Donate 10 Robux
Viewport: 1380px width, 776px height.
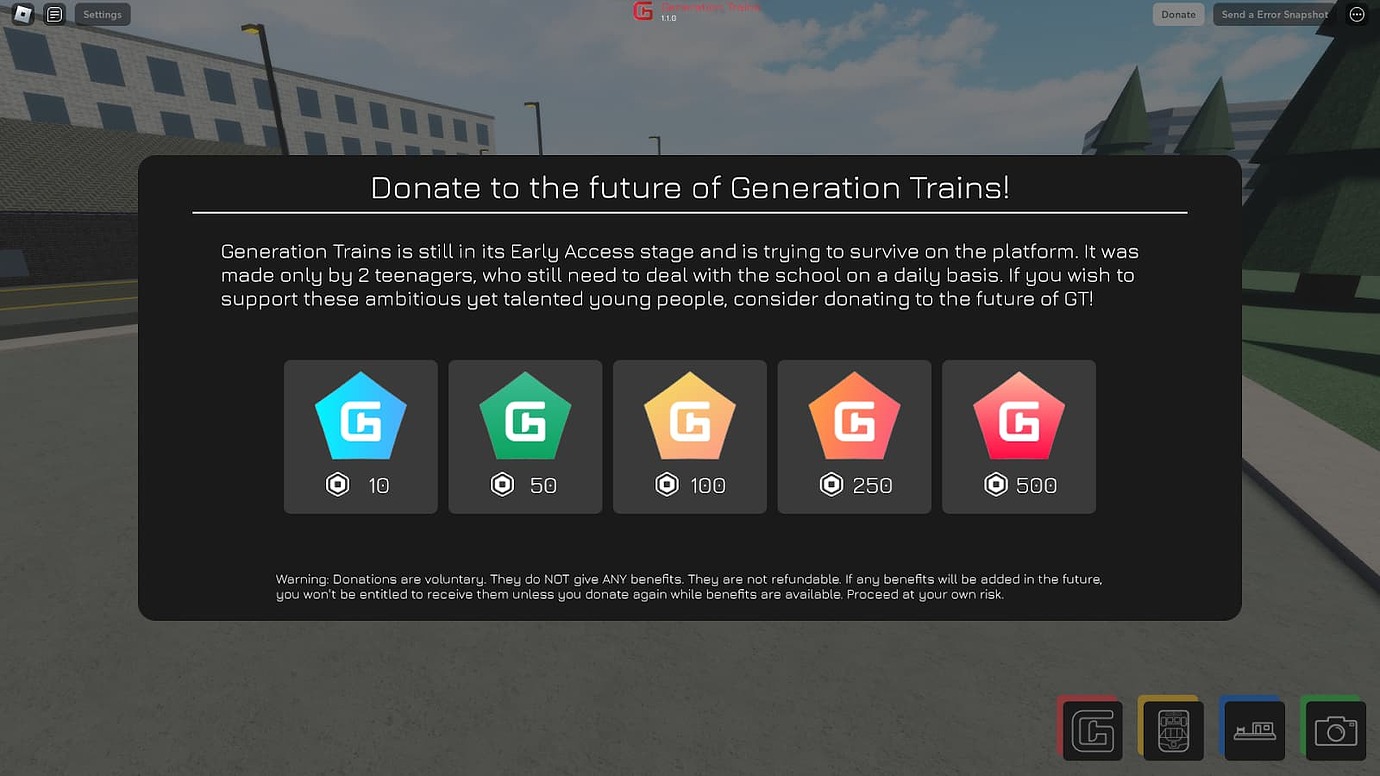[x=360, y=437]
